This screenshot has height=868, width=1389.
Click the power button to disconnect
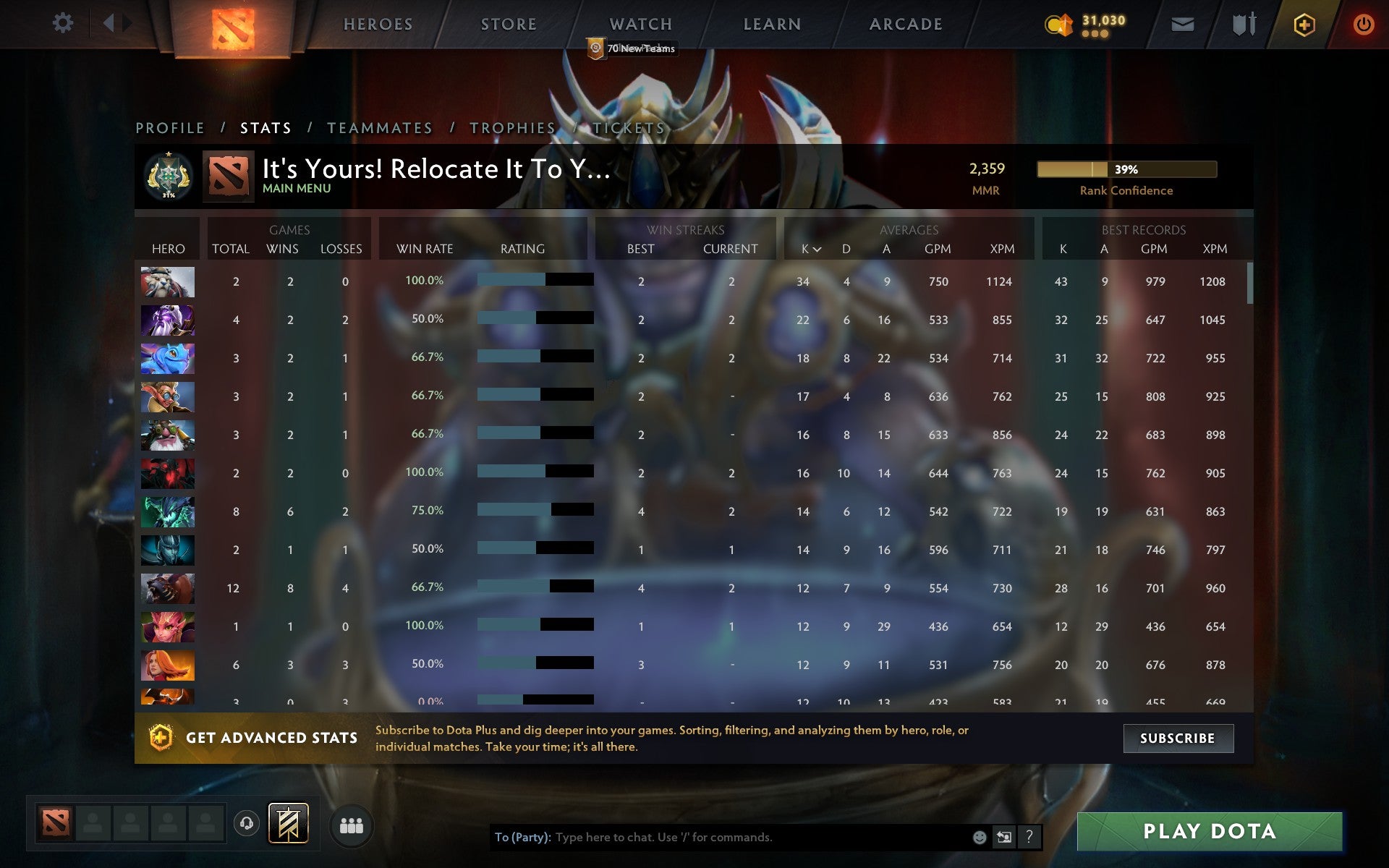pyautogui.click(x=1364, y=23)
